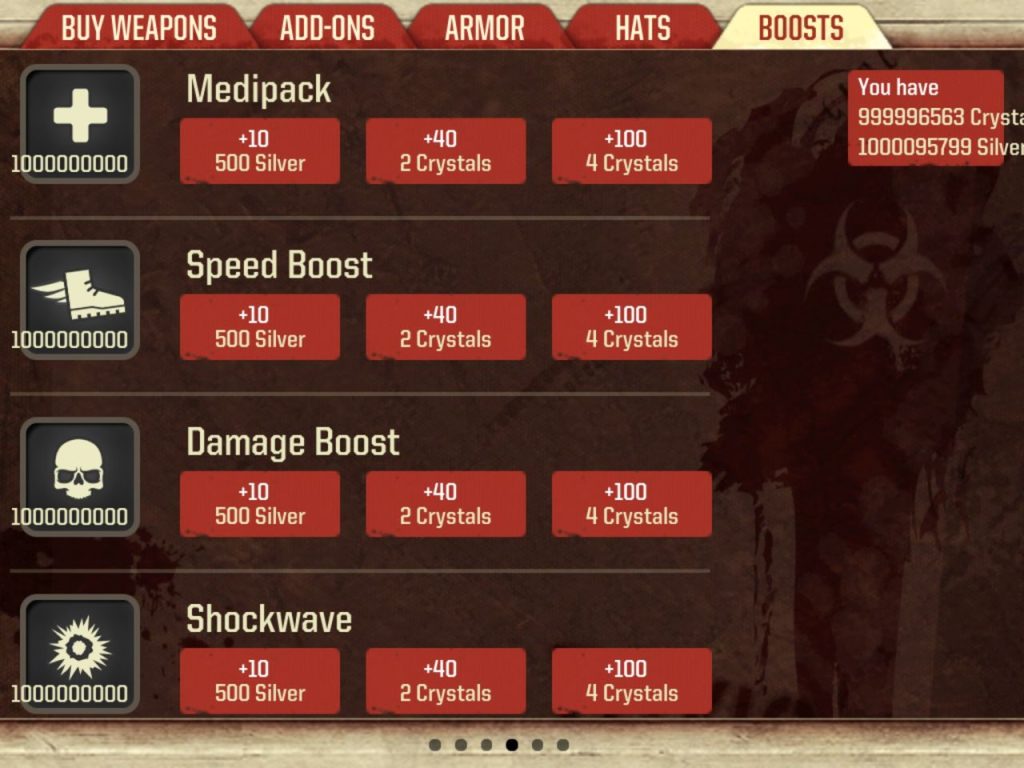Image resolution: width=1024 pixels, height=768 pixels.
Task: Buy +10 Damage Boost for 500 Silver
Action: click(260, 504)
